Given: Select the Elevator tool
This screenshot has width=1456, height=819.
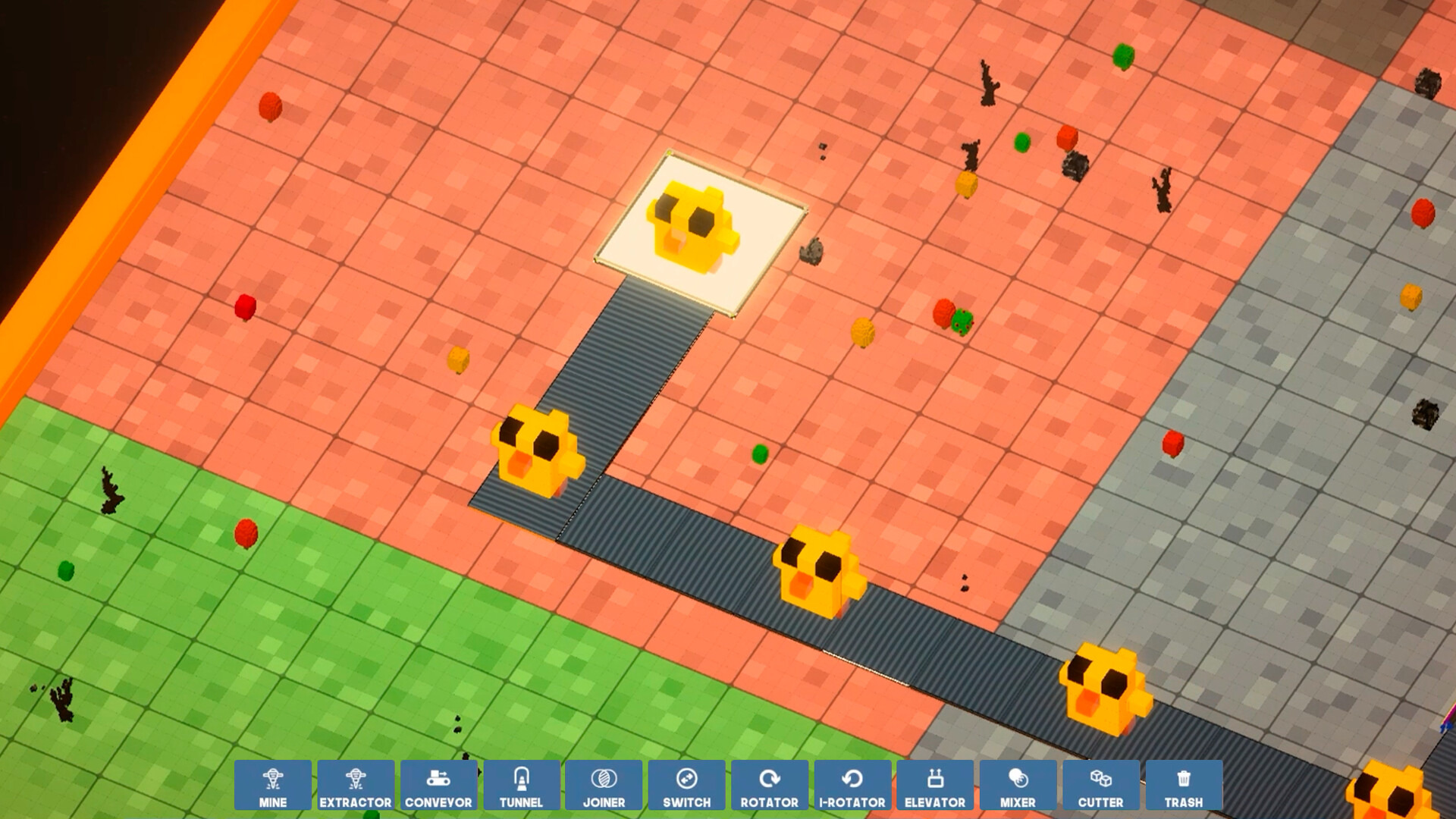Looking at the screenshot, I should coord(935,784).
